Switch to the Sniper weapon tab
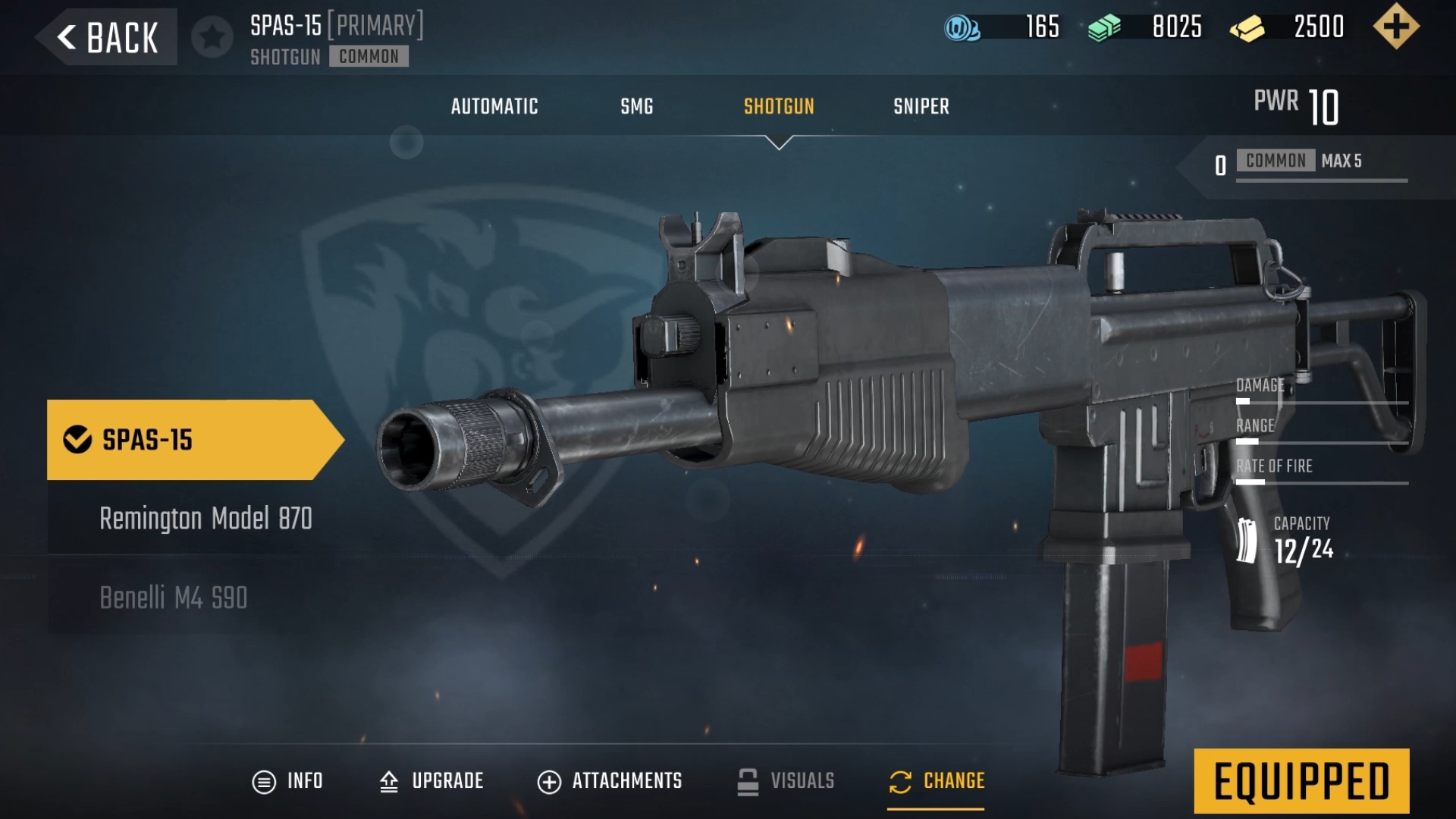 coord(921,106)
